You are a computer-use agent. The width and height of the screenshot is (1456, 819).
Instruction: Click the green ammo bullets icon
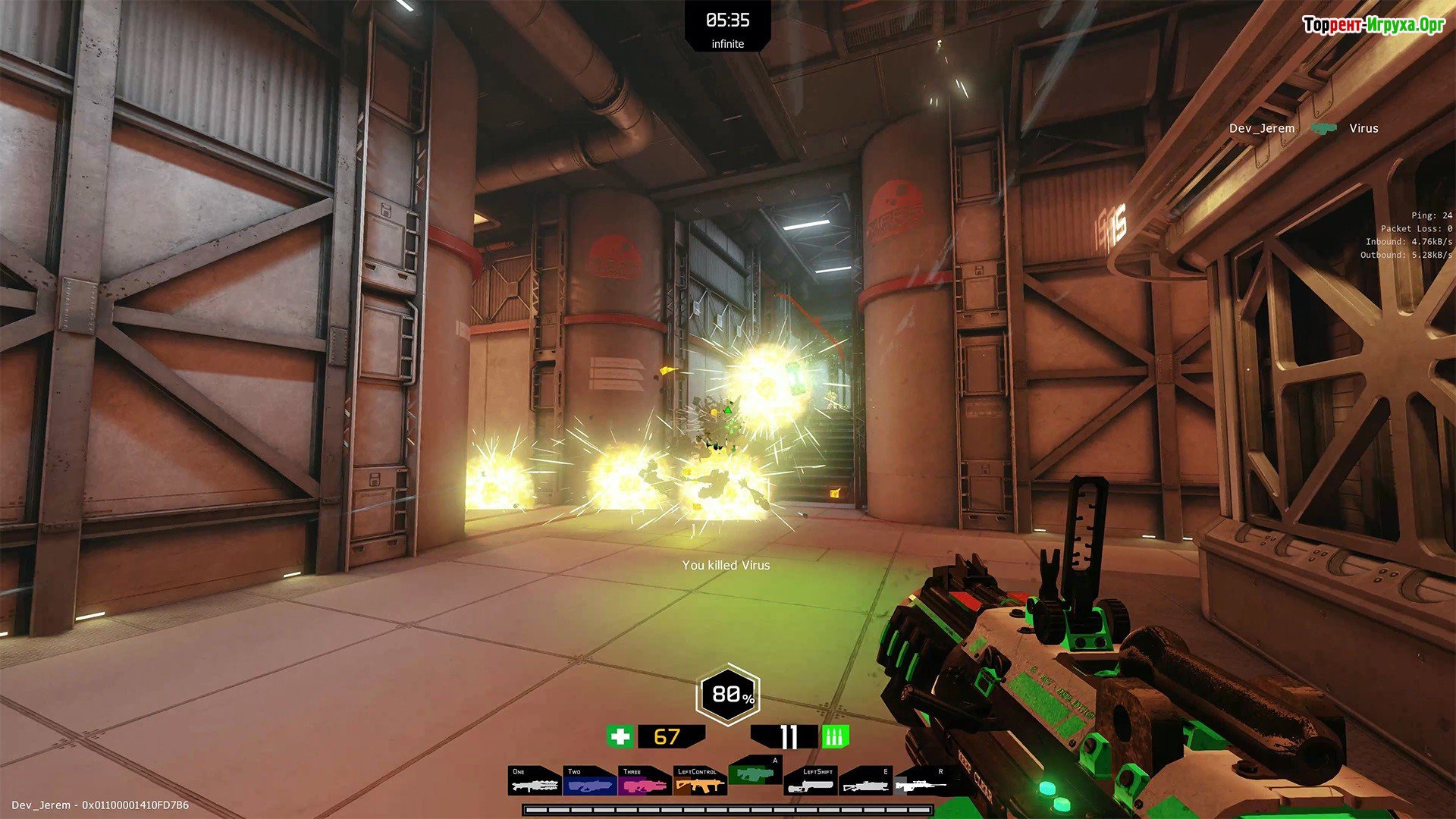[835, 736]
